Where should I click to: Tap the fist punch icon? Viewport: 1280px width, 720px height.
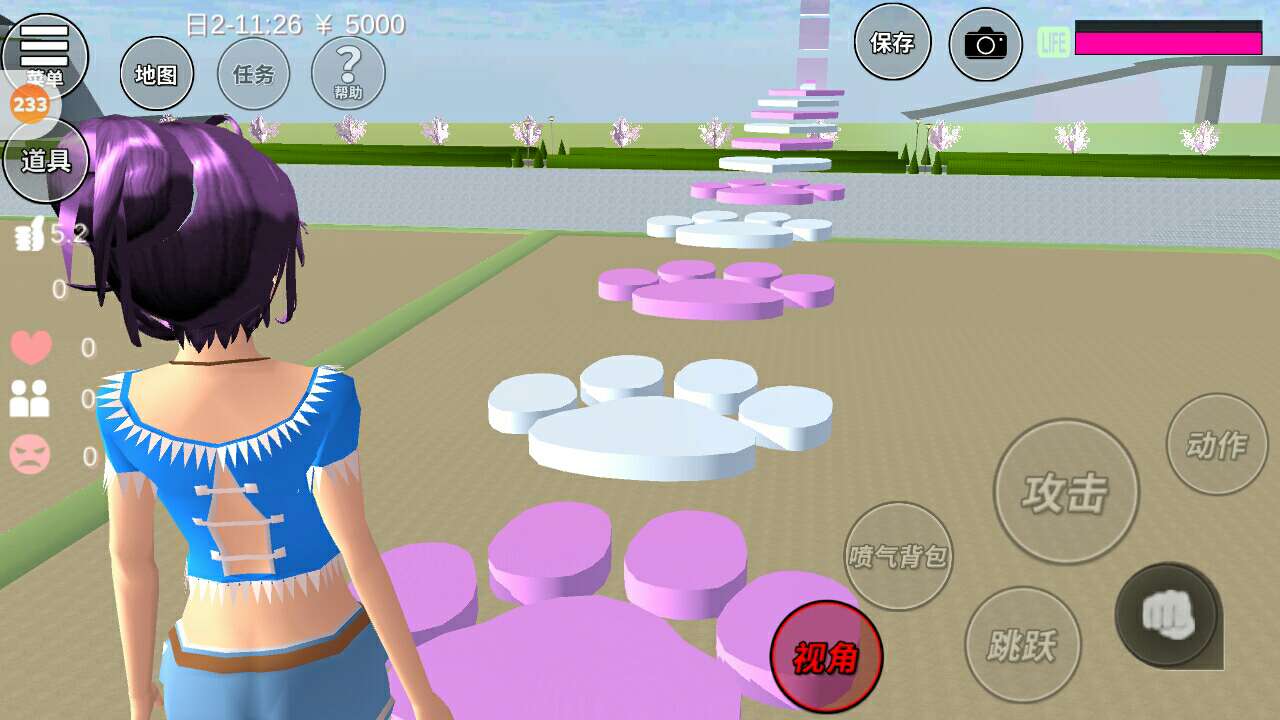pyautogui.click(x=1168, y=614)
